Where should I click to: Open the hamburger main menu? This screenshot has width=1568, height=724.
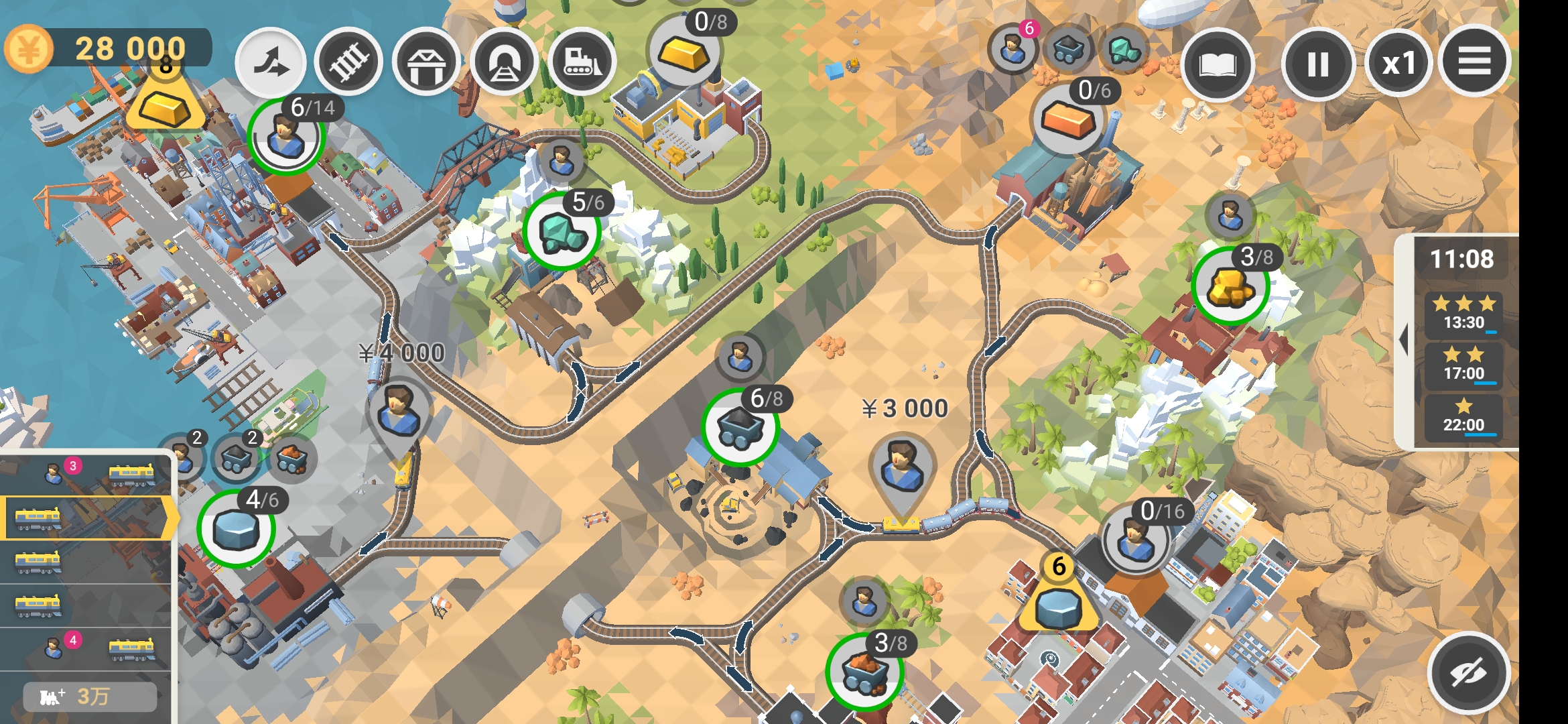[1474, 62]
